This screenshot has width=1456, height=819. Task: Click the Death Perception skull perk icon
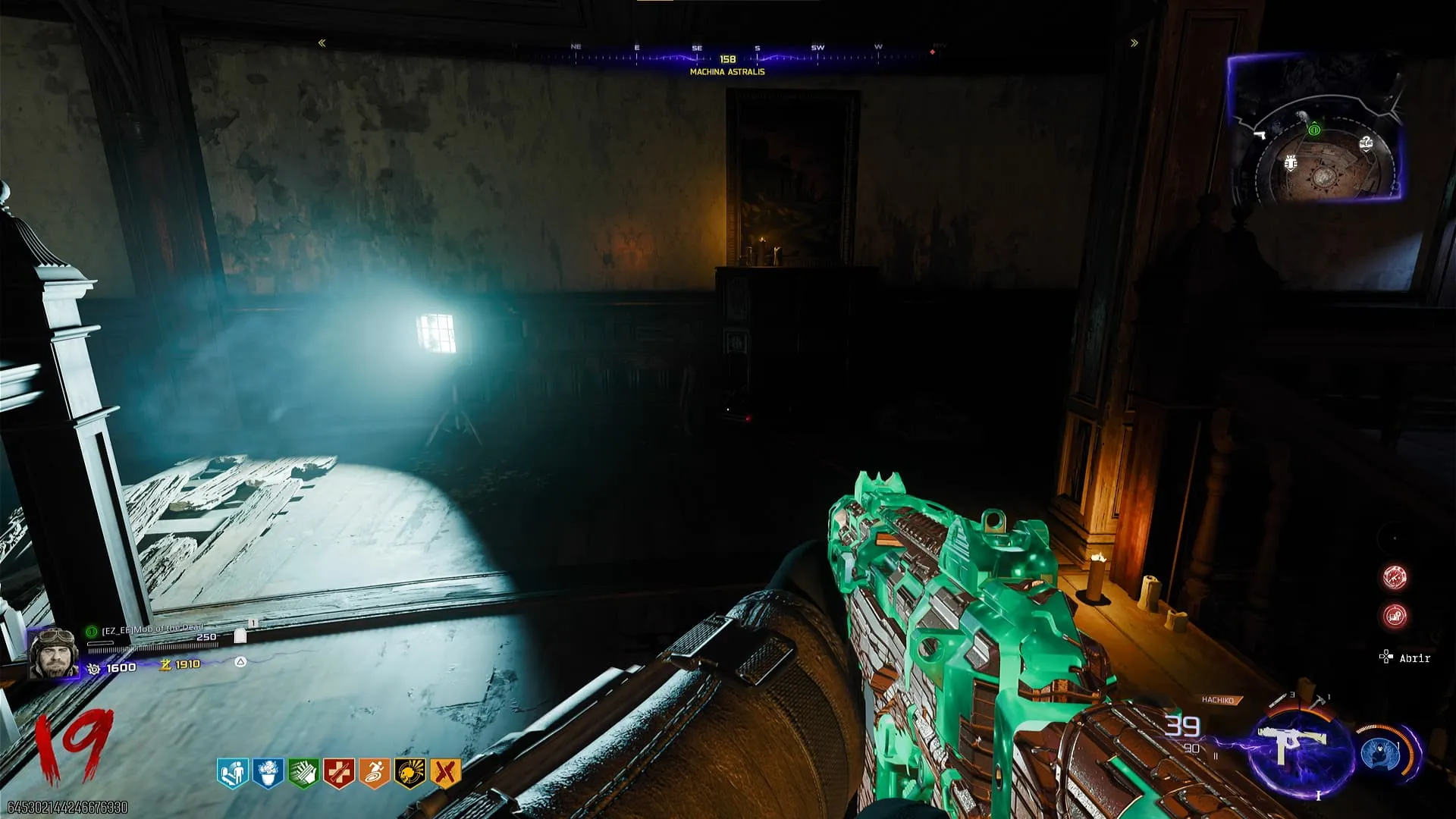pos(409,773)
